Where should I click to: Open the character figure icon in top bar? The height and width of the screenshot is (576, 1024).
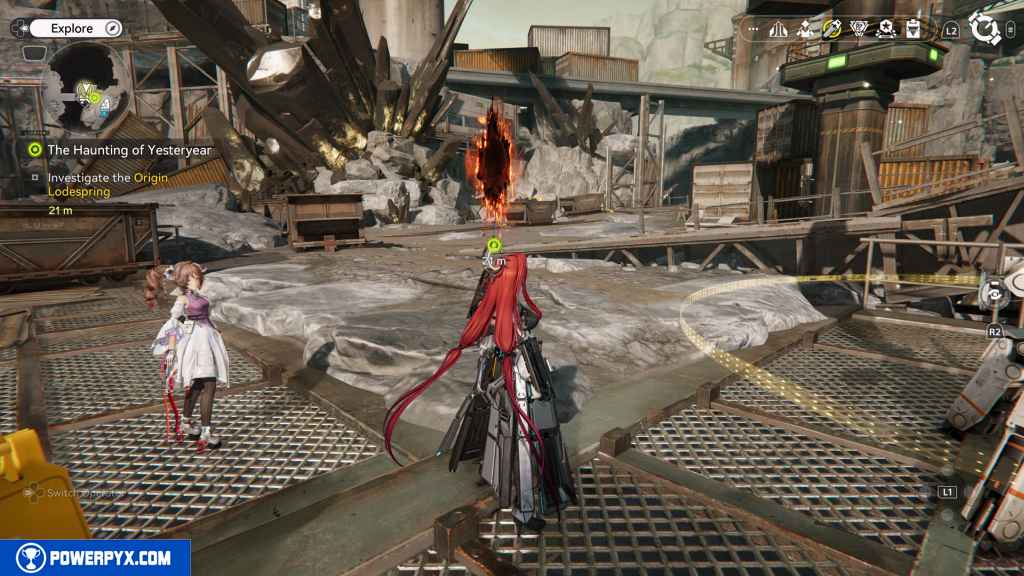pos(805,30)
